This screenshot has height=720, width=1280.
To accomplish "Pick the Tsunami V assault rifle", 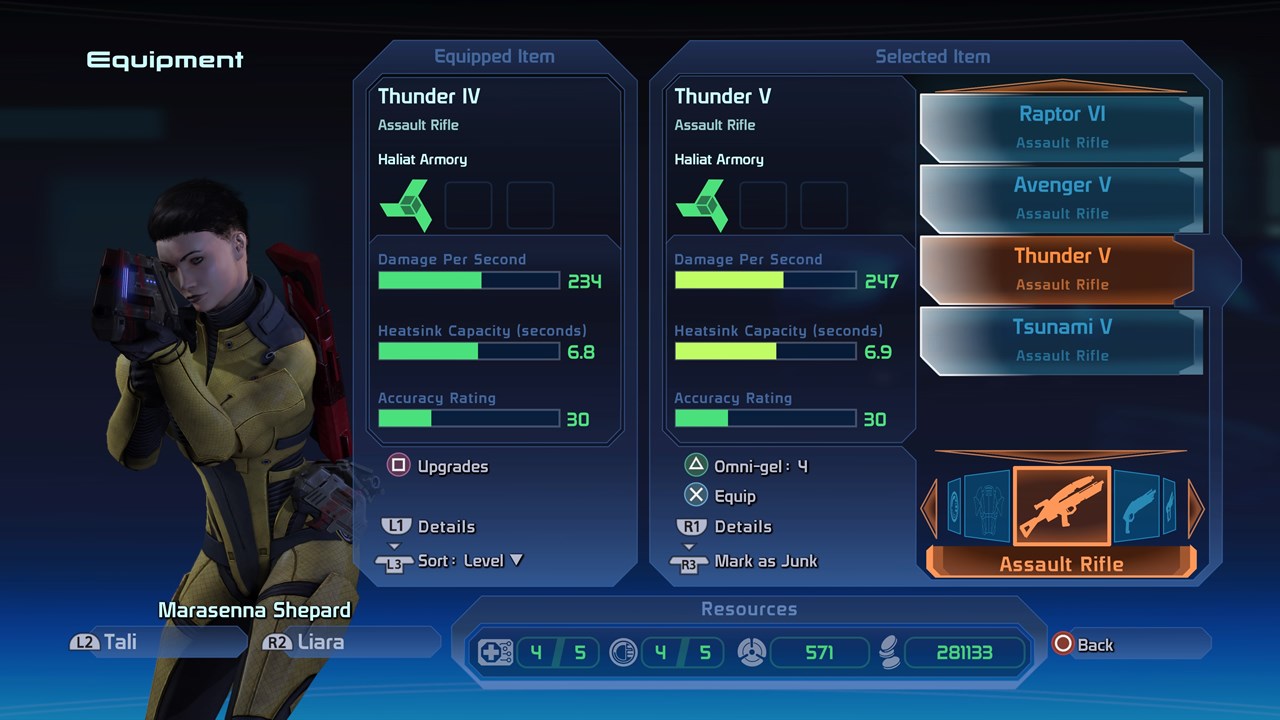I will pos(1061,340).
